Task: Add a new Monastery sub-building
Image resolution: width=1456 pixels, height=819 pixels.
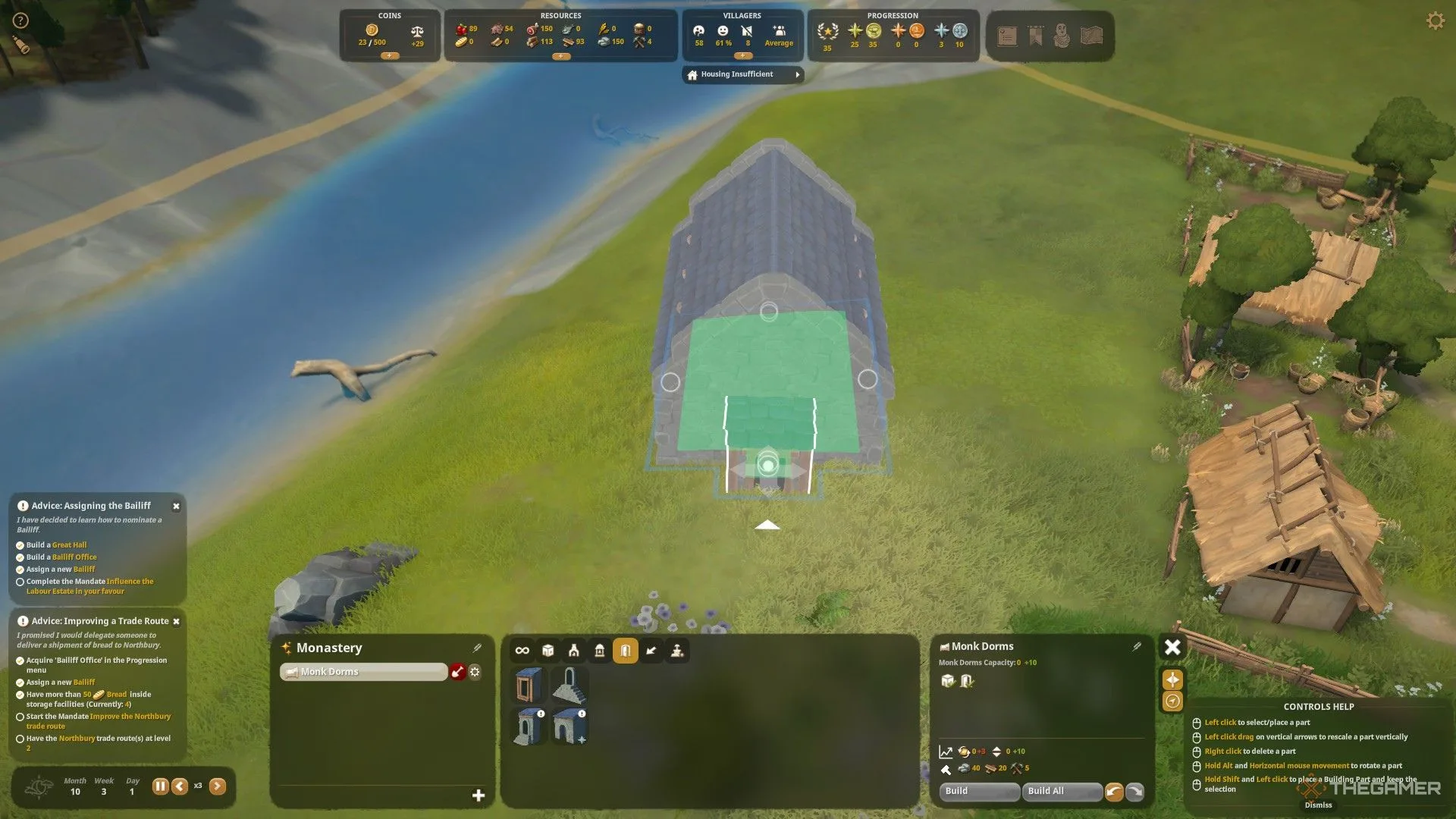Action: 479,795
